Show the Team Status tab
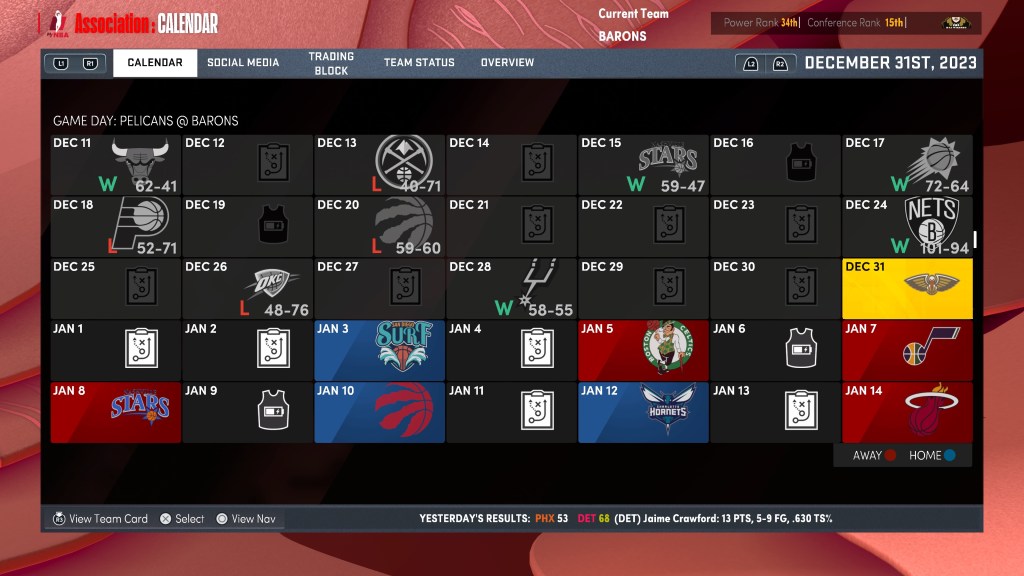The image size is (1024, 576). tap(419, 63)
